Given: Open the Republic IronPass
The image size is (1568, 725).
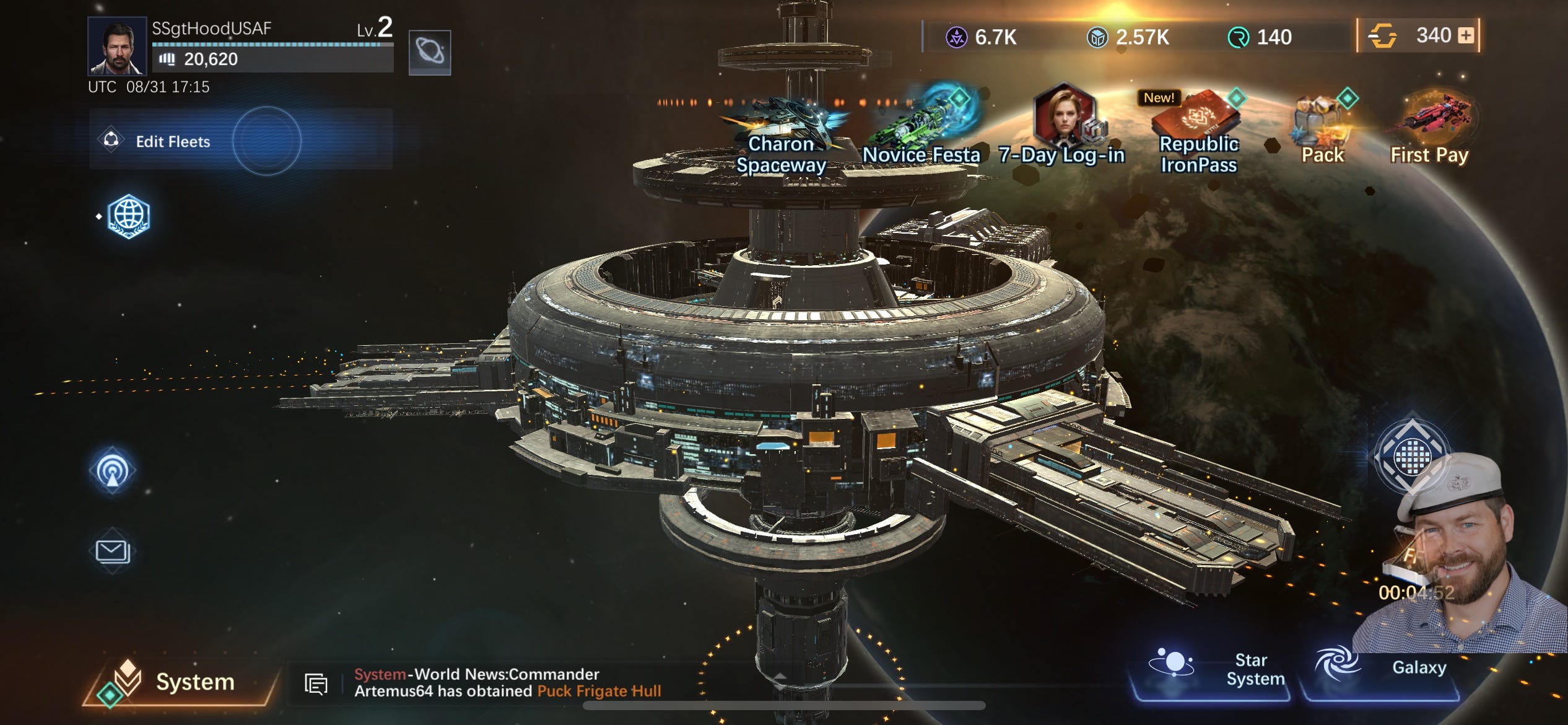Looking at the screenshot, I should (x=1198, y=133).
